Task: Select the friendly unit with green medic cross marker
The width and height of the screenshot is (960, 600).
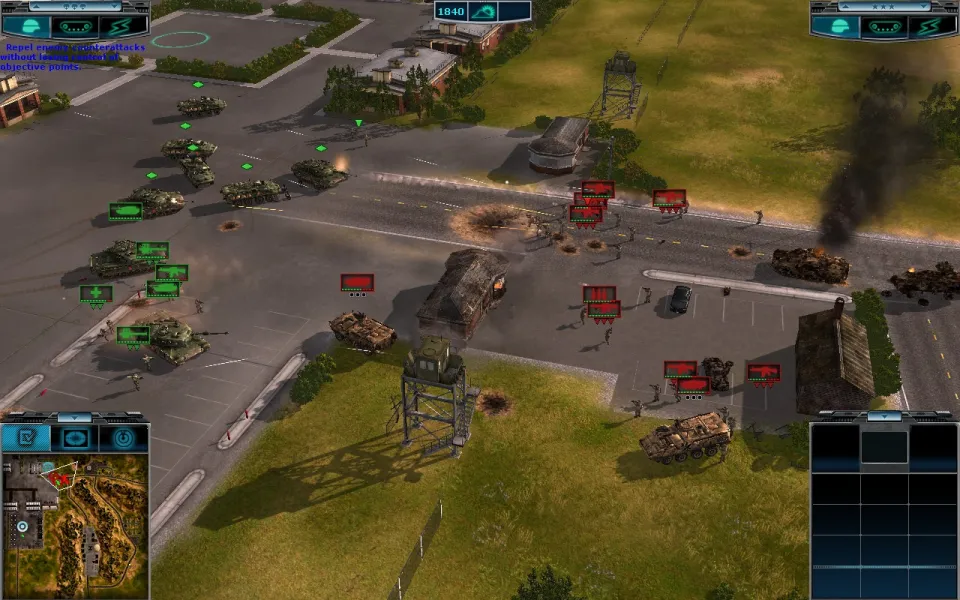Action: (x=96, y=293)
